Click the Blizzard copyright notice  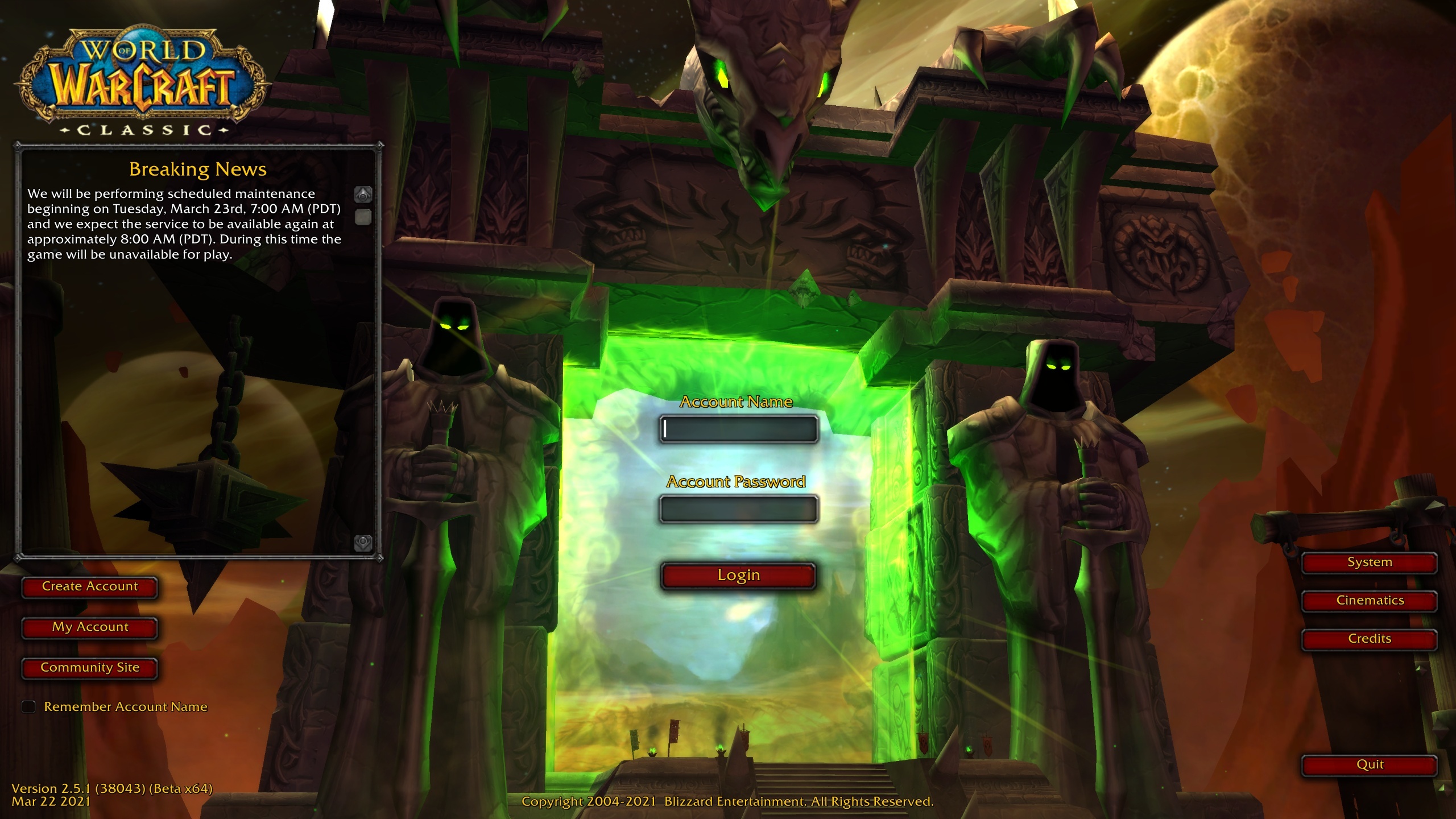pyautogui.click(x=728, y=803)
